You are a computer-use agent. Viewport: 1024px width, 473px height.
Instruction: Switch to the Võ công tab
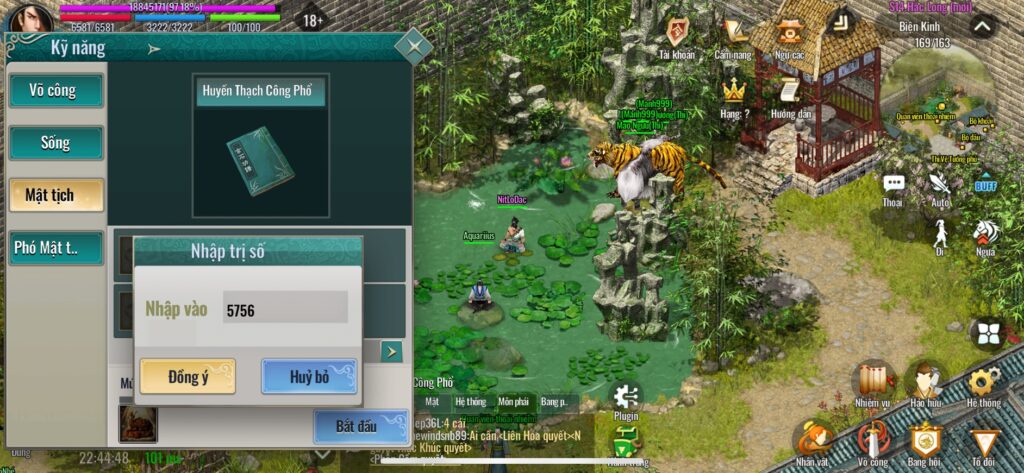point(56,91)
